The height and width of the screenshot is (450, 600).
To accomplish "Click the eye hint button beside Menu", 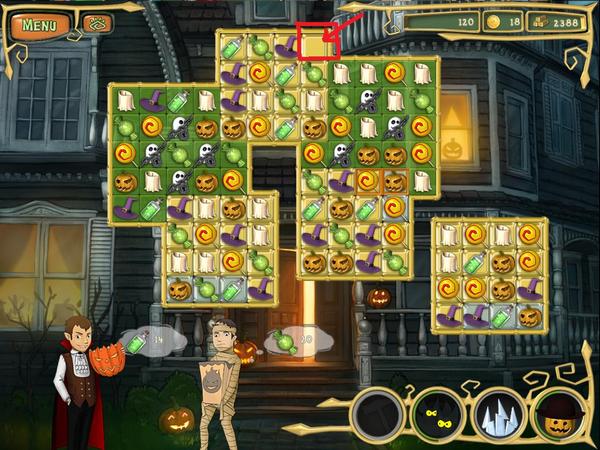I will [x=96, y=24].
